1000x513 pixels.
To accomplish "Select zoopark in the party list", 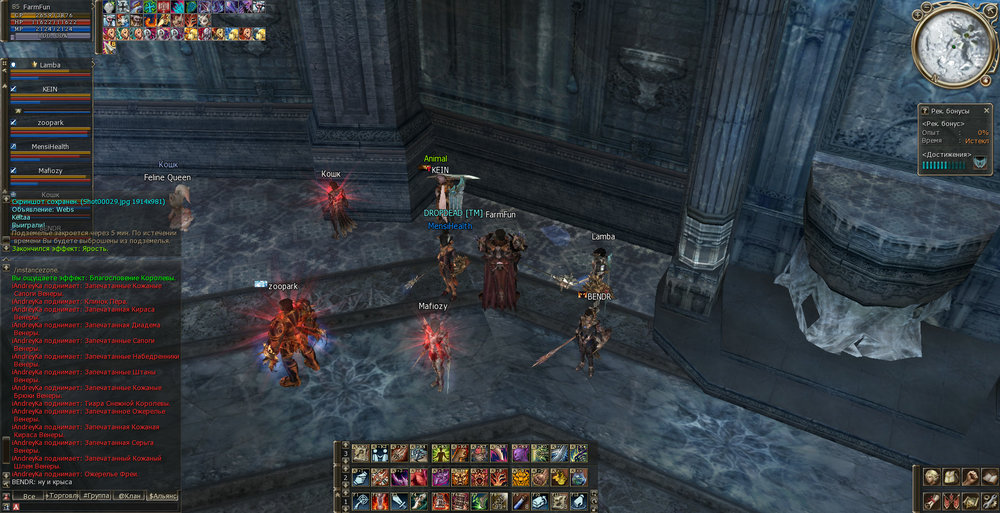I will tap(50, 121).
